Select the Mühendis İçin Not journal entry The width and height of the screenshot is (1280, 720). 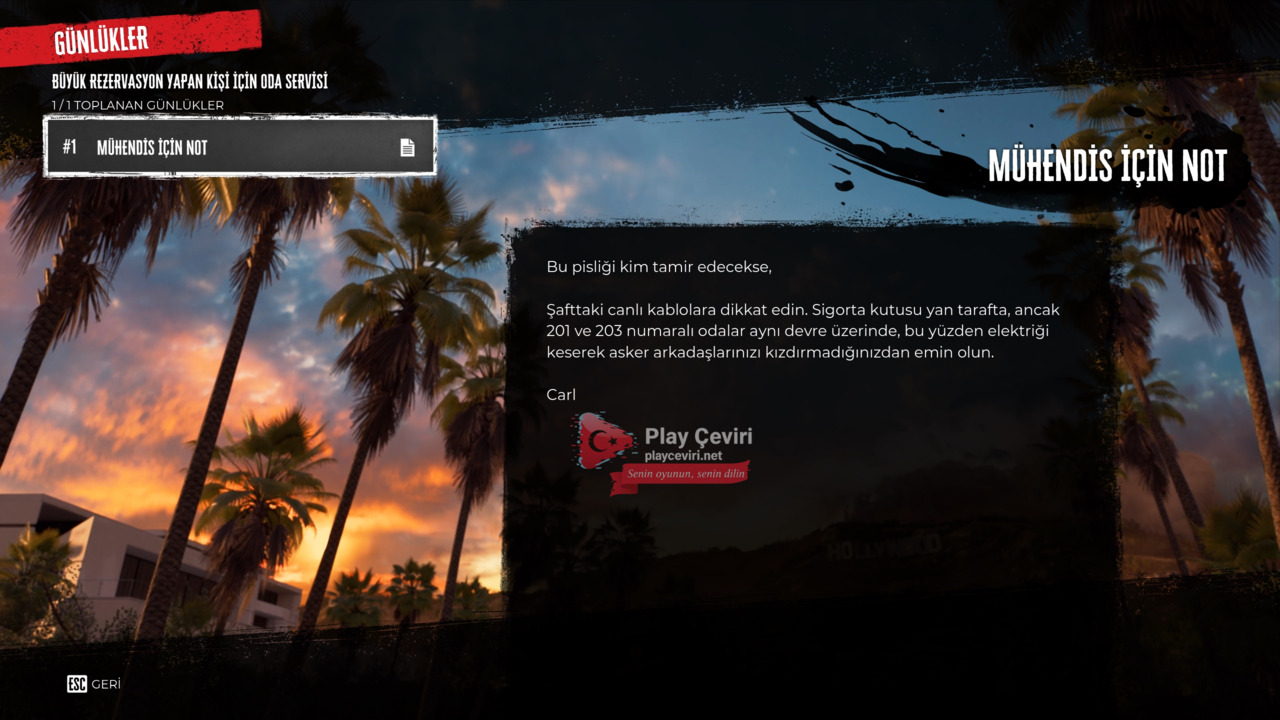click(x=240, y=147)
